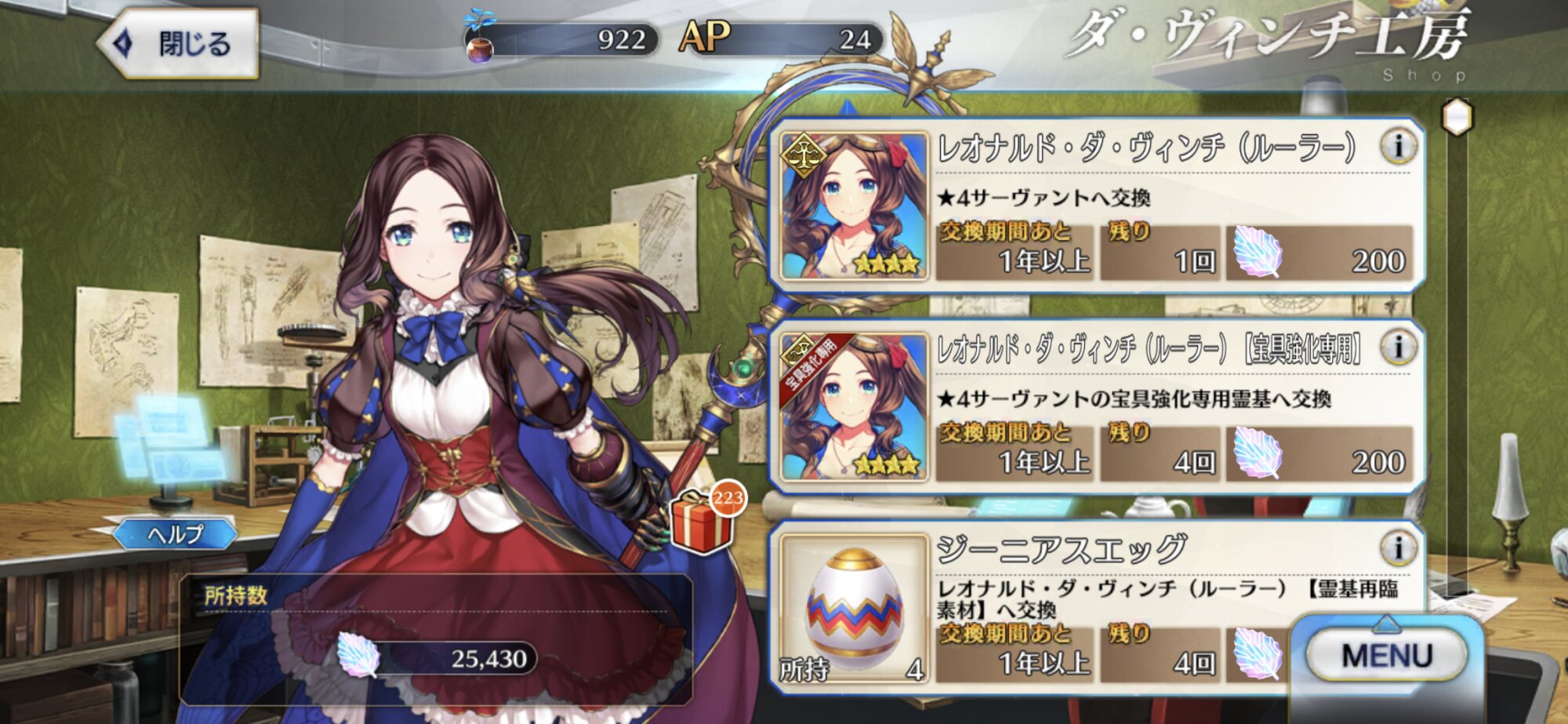The image size is (1568, 724).
Task: Open the gift box with 223 badge
Action: point(702,522)
